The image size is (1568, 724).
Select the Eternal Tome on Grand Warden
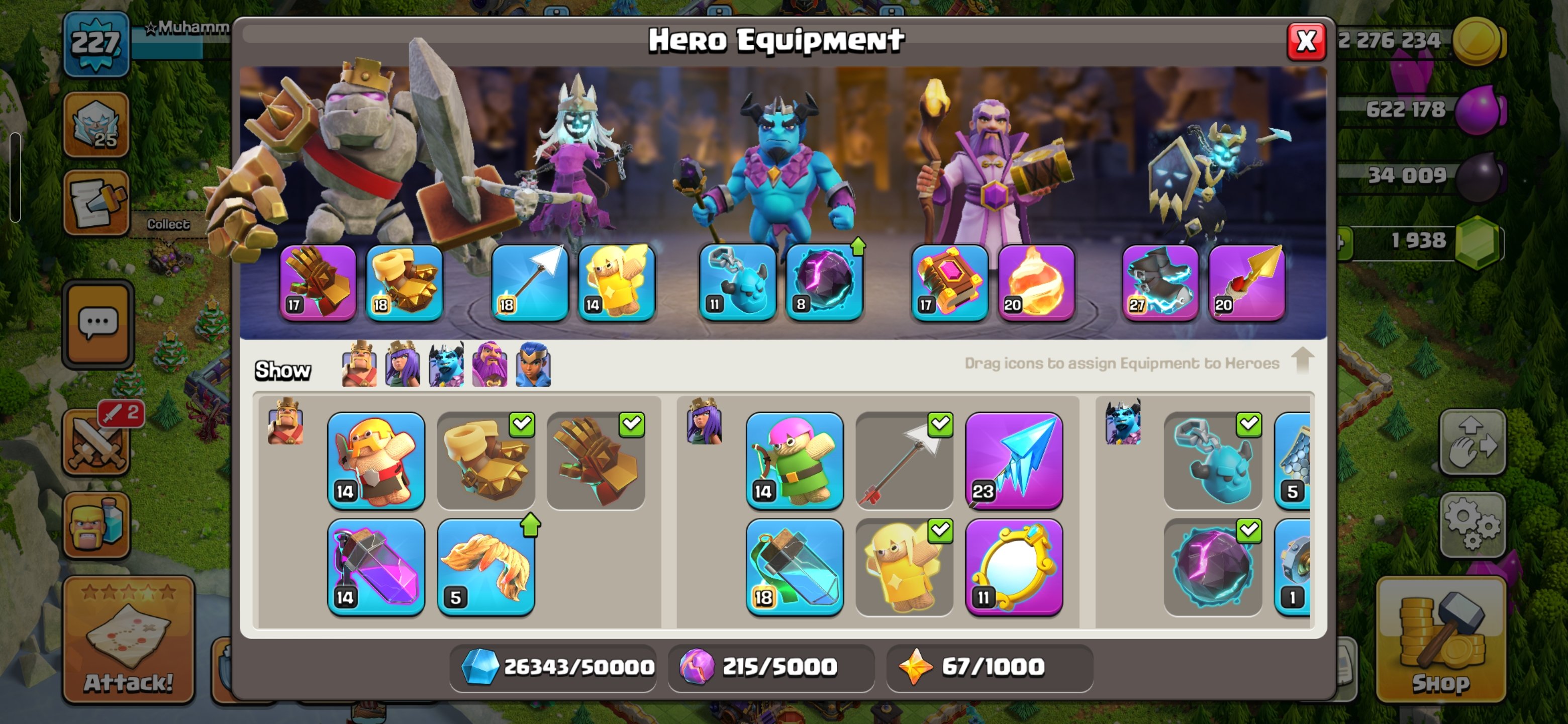coord(949,282)
